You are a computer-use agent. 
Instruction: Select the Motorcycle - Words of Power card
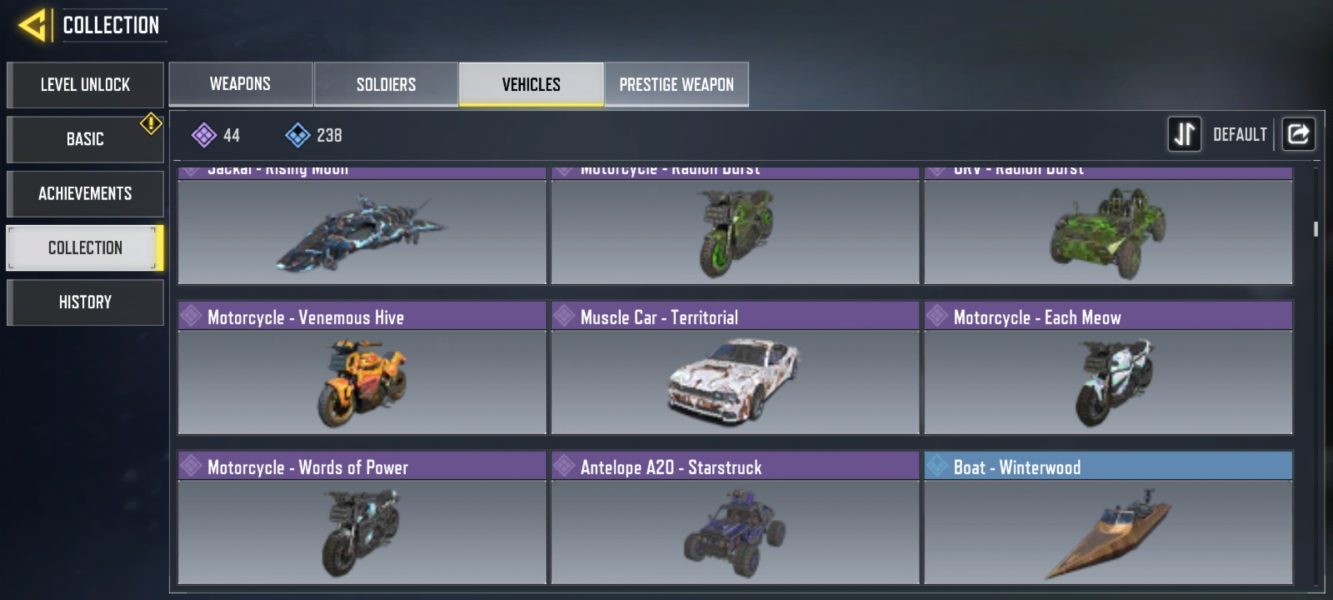coord(362,518)
